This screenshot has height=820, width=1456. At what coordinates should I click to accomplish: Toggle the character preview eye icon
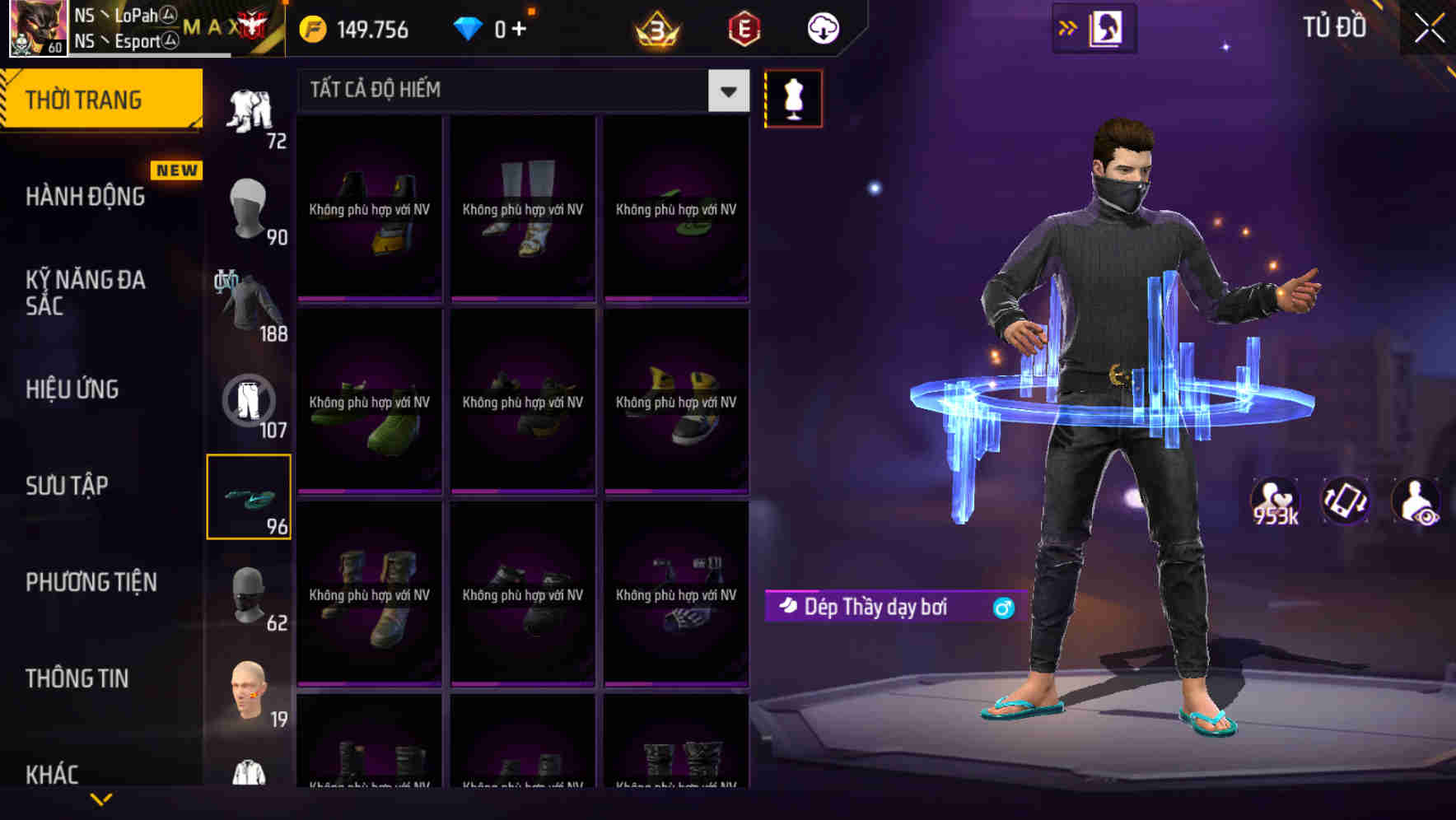pyautogui.click(x=1415, y=501)
